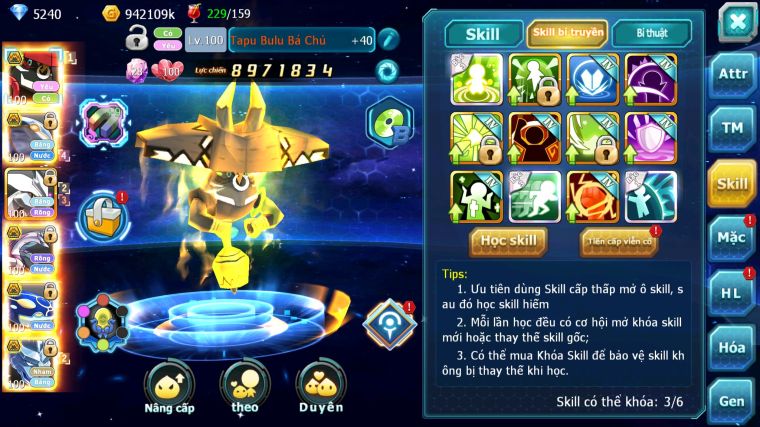Tap the Học skill button
The width and height of the screenshot is (760, 427).
(509, 241)
